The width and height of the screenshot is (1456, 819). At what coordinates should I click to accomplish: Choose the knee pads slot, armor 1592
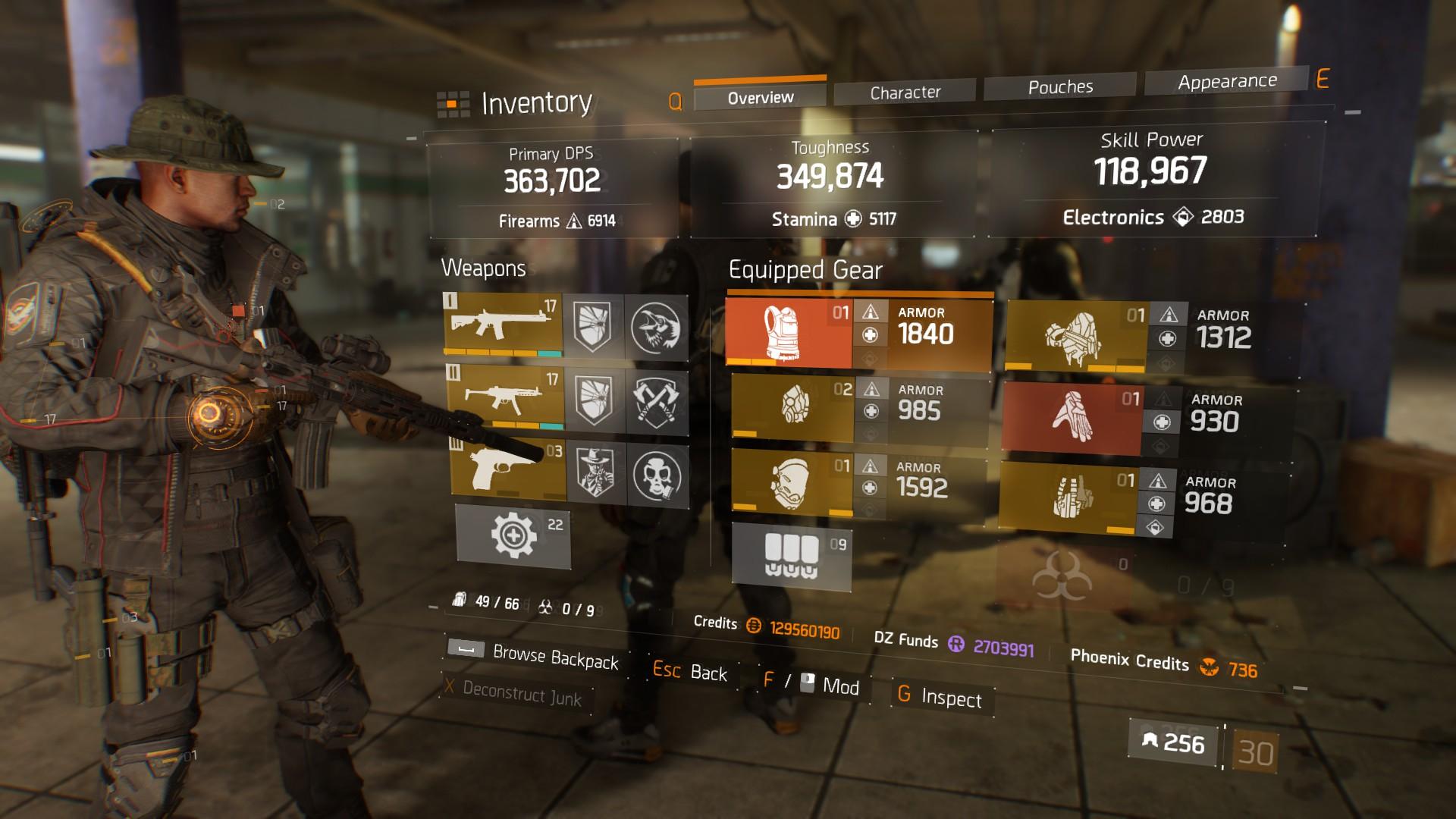coord(792,484)
